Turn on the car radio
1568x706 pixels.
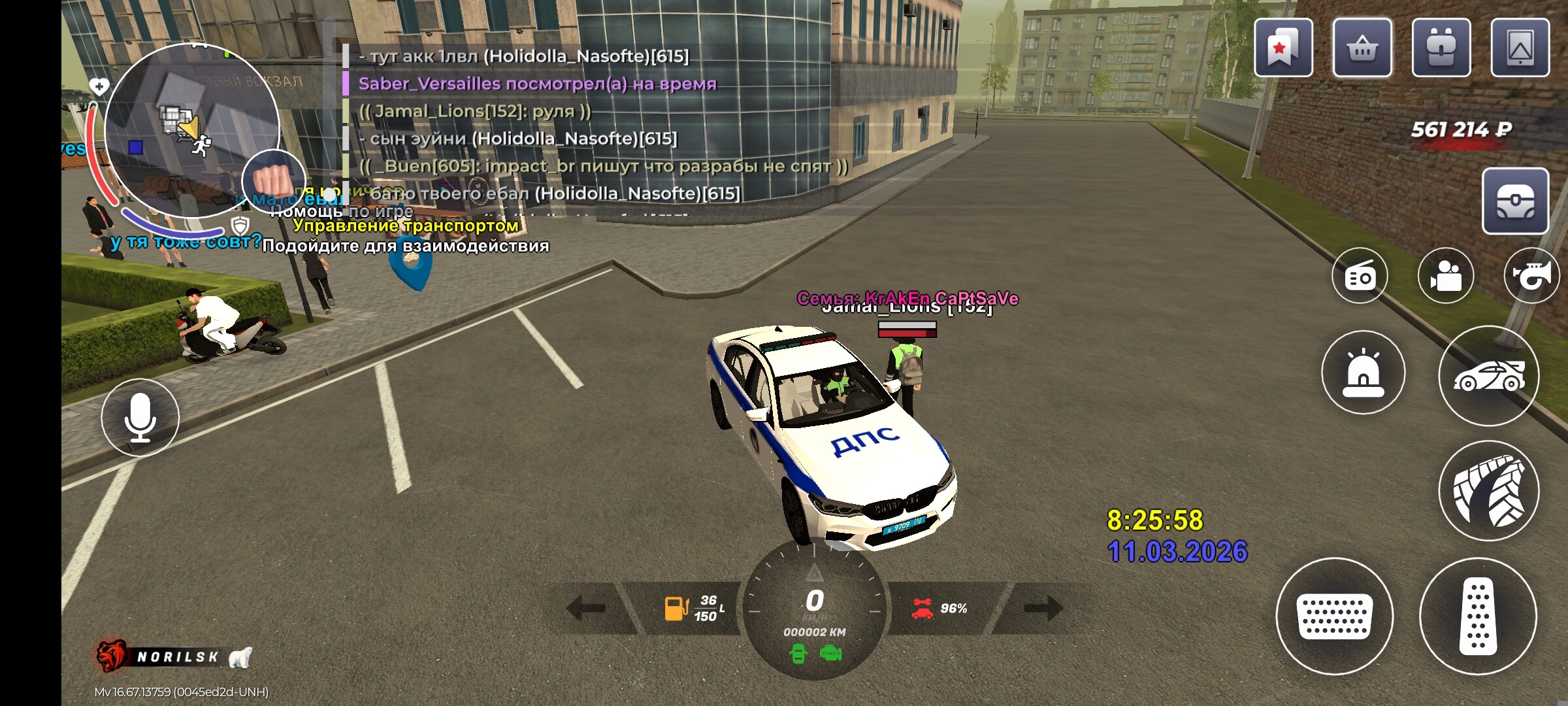[x=1360, y=277]
